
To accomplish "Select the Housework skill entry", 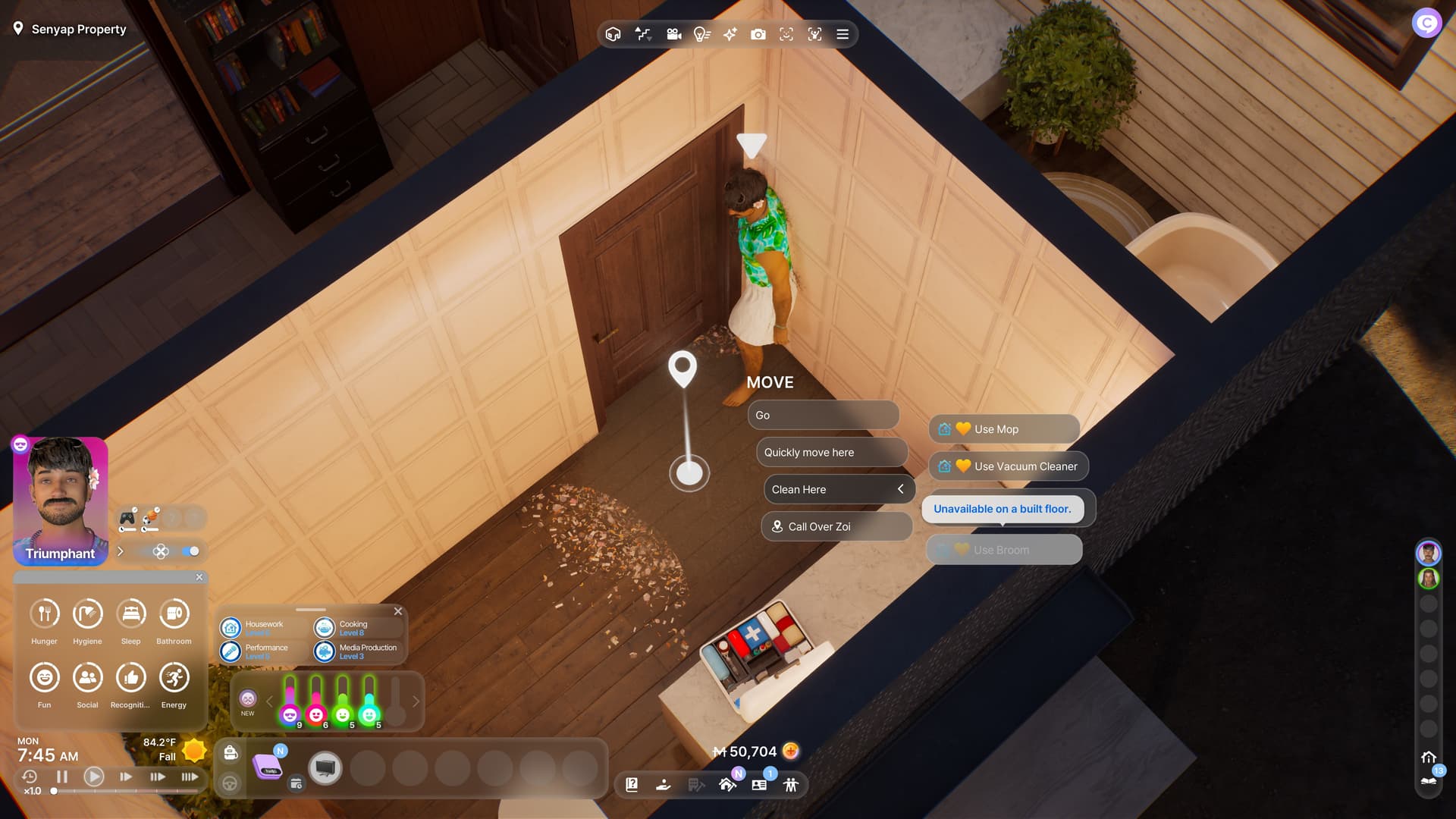I will point(262,628).
